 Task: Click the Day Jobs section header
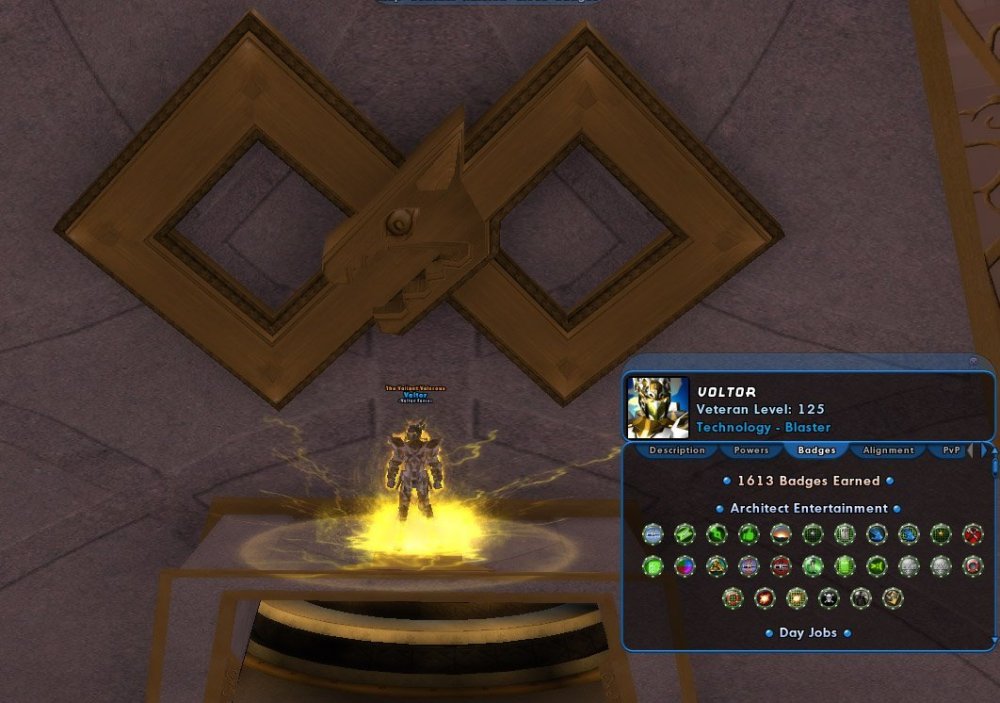coord(808,633)
